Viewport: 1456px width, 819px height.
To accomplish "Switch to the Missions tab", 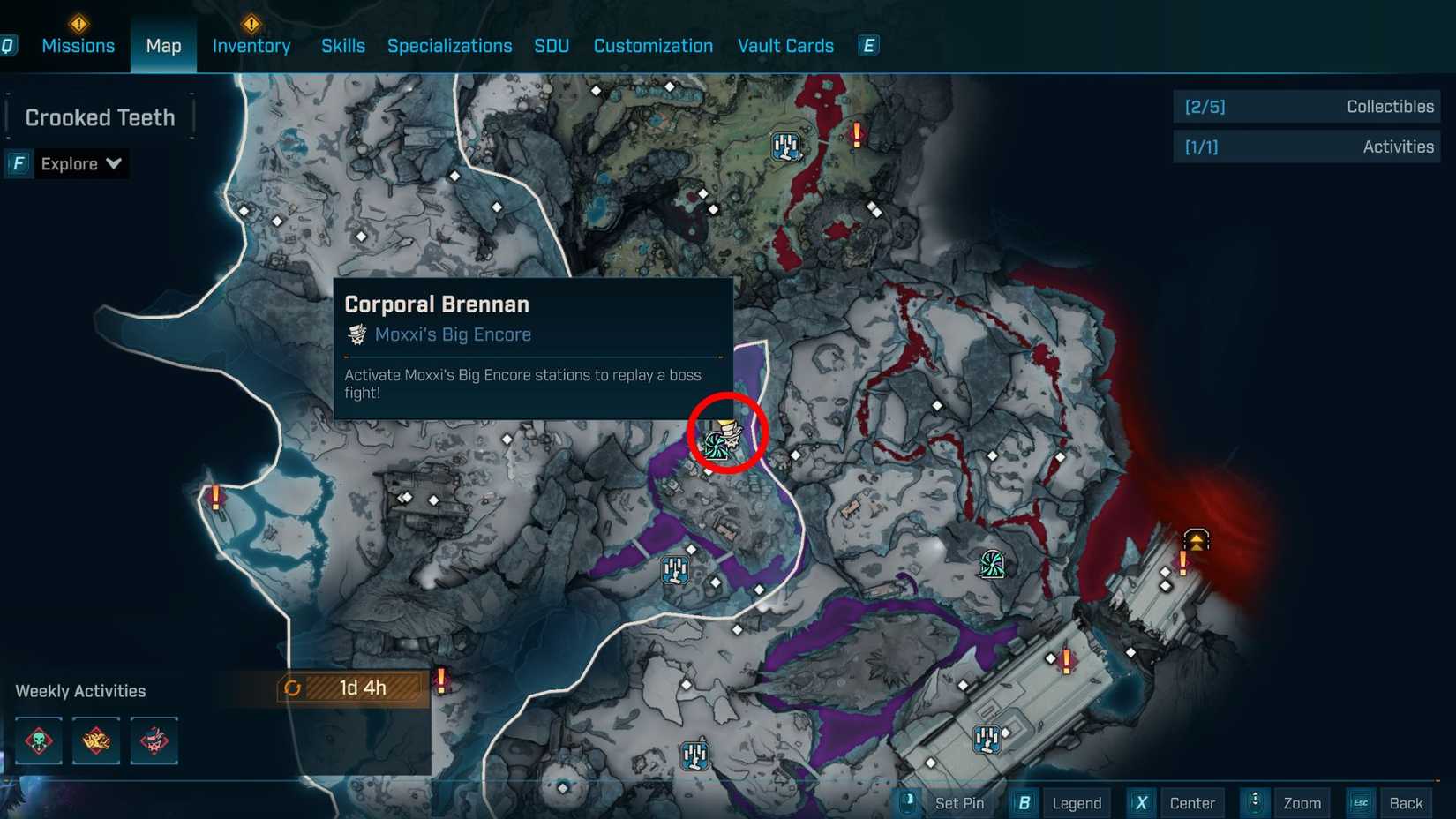I will coord(78,45).
